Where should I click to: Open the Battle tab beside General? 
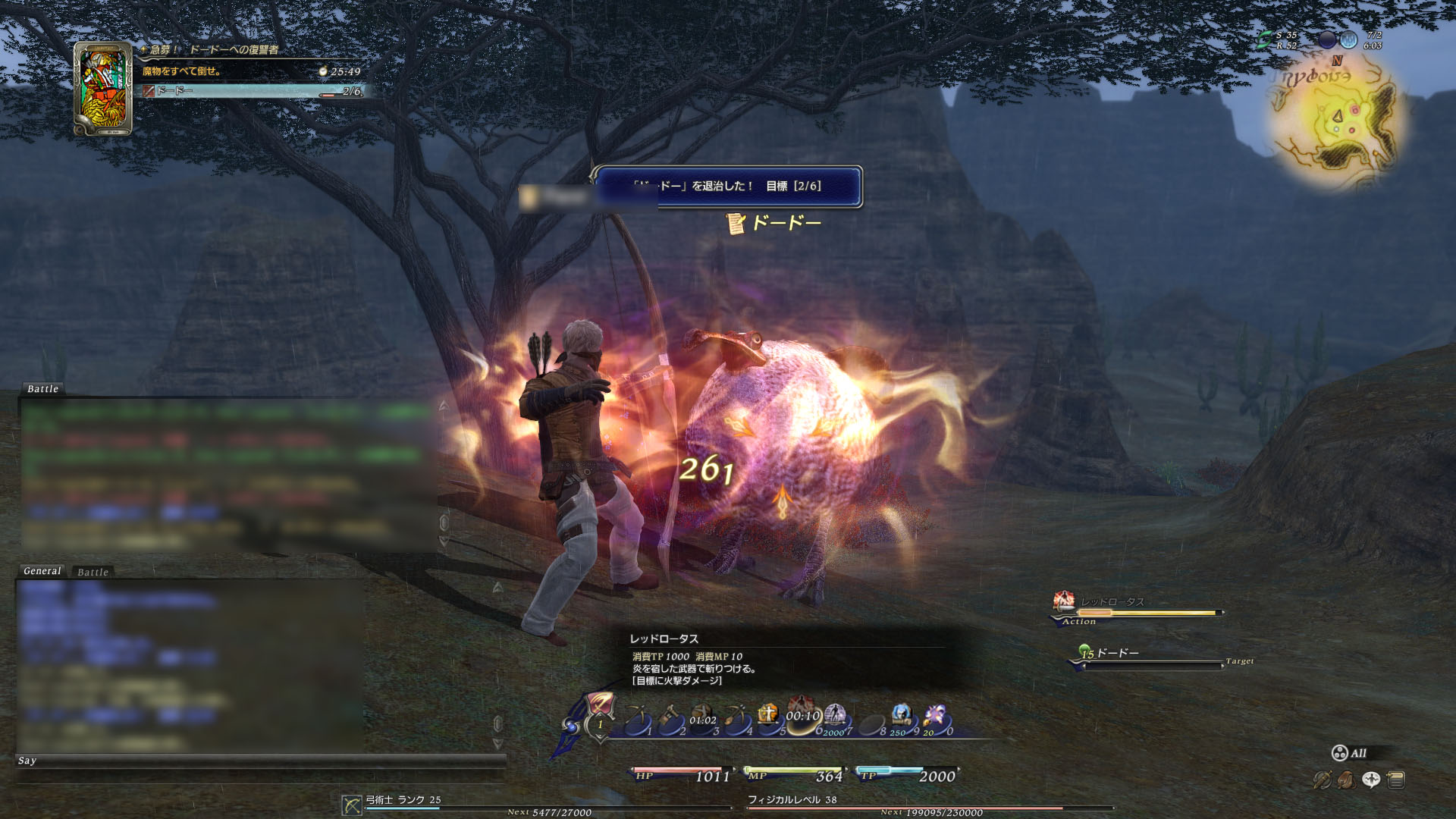tap(93, 572)
